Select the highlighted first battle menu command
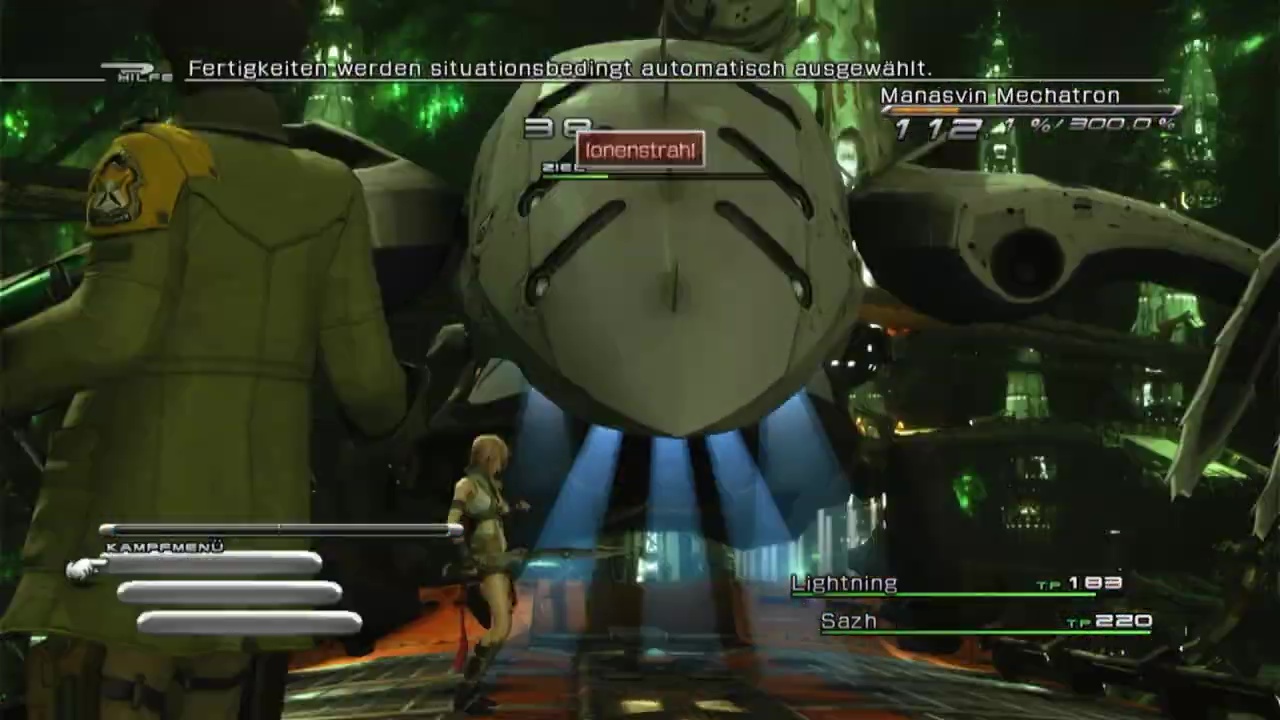The image size is (1280, 720). [210, 566]
